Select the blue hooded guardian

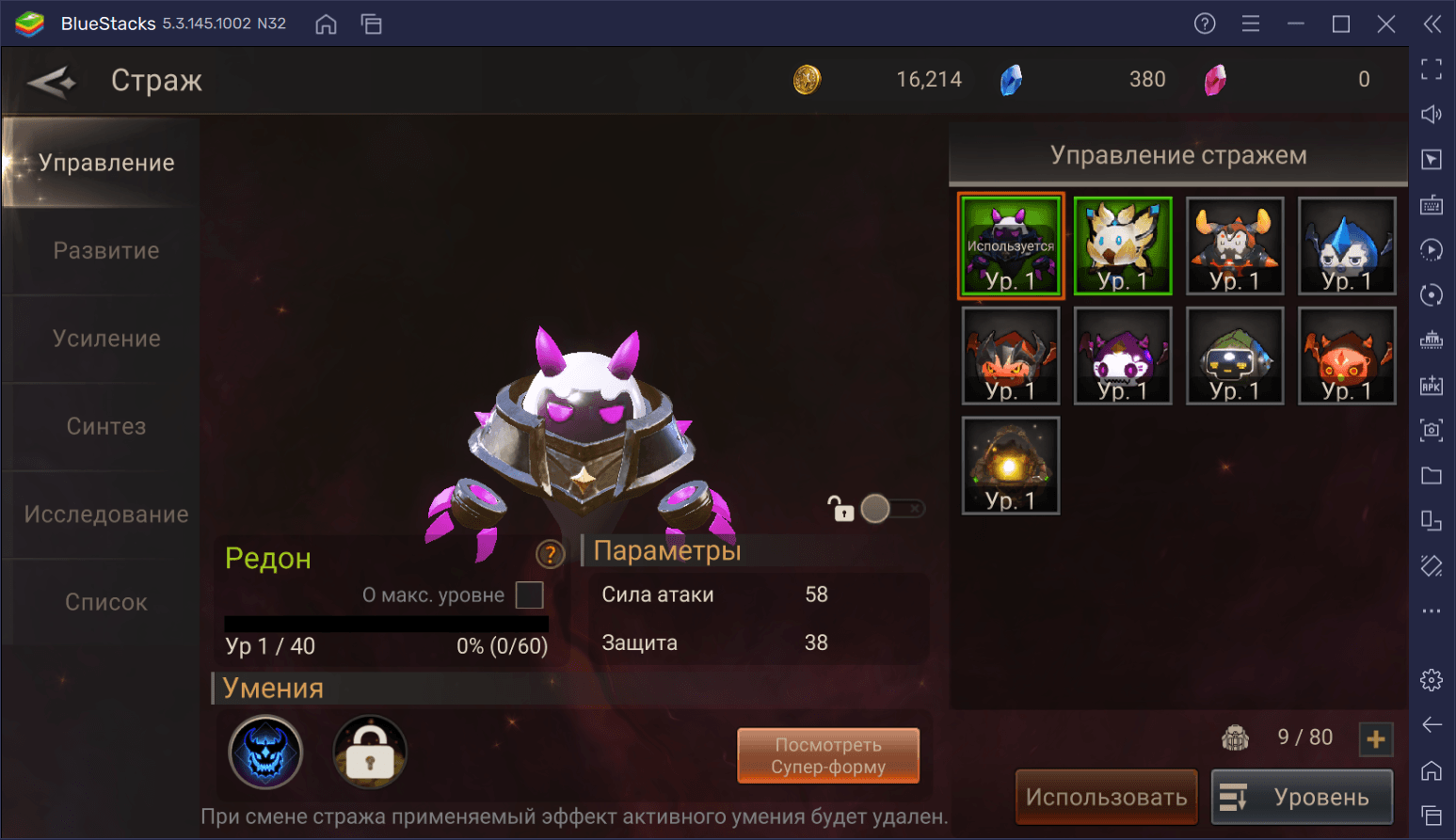tap(1347, 246)
